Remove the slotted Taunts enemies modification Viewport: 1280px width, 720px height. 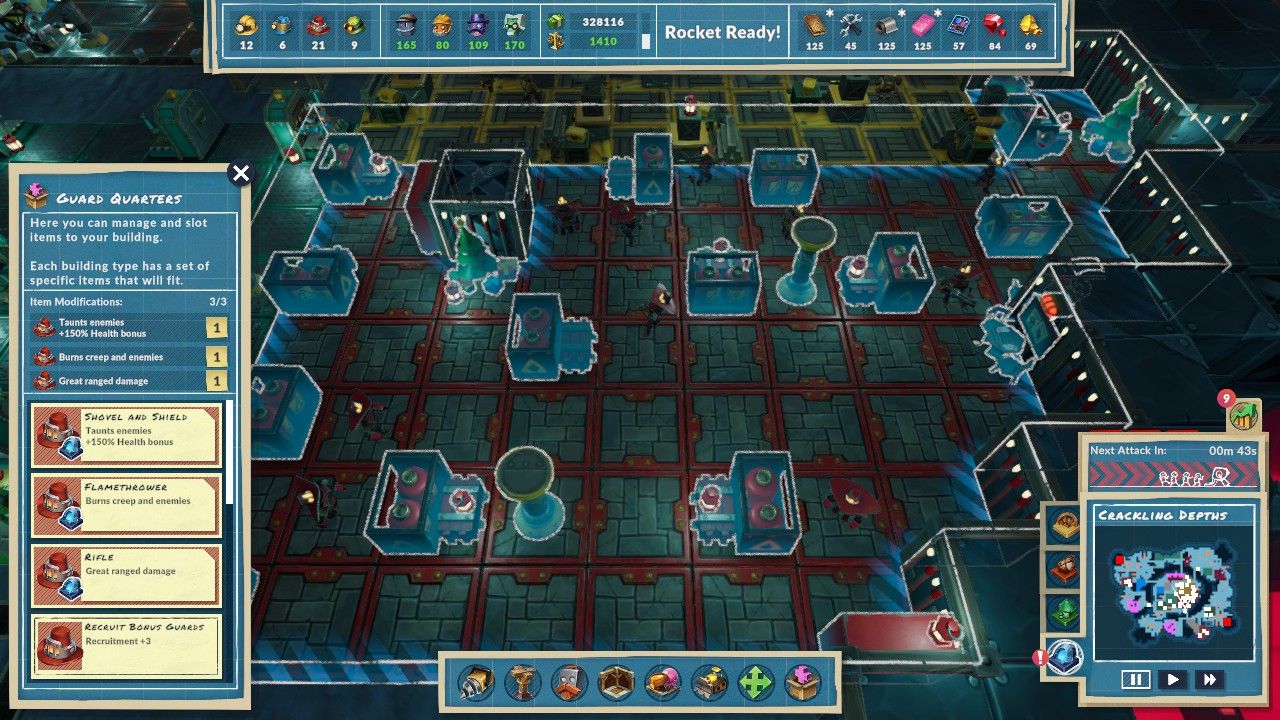click(128, 328)
